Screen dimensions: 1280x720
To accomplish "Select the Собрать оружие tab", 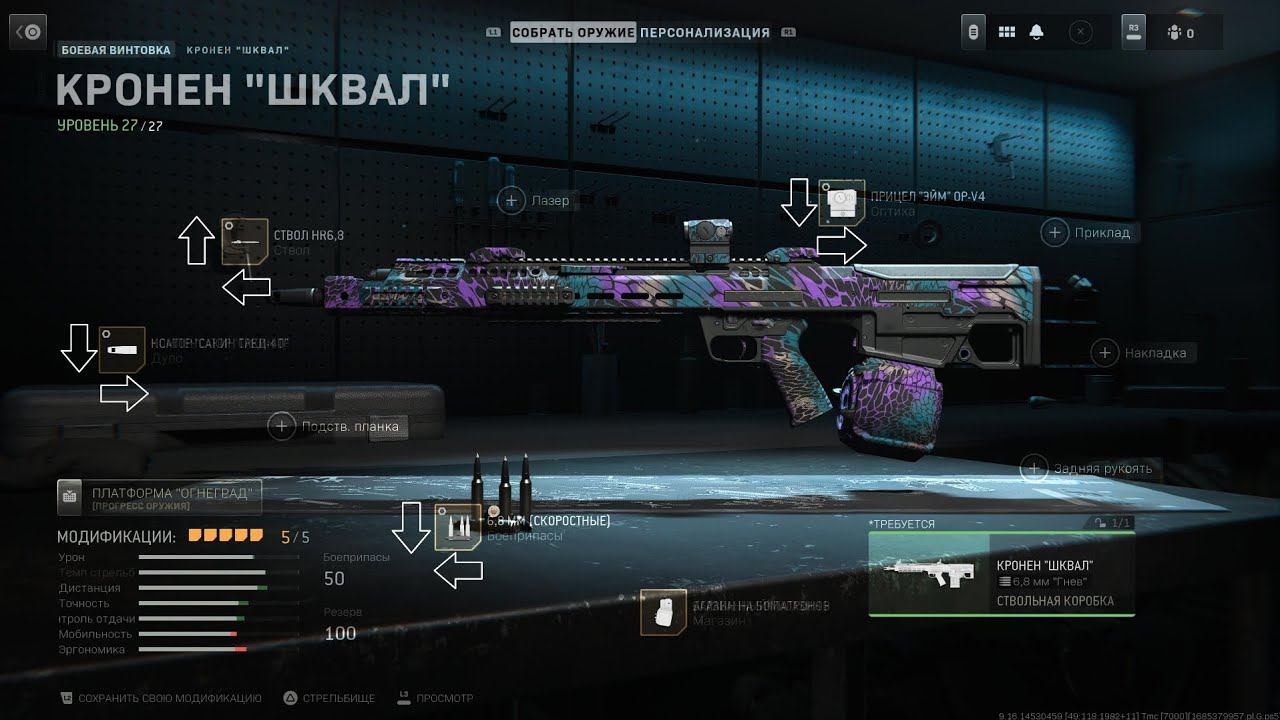I will pyautogui.click(x=573, y=33).
